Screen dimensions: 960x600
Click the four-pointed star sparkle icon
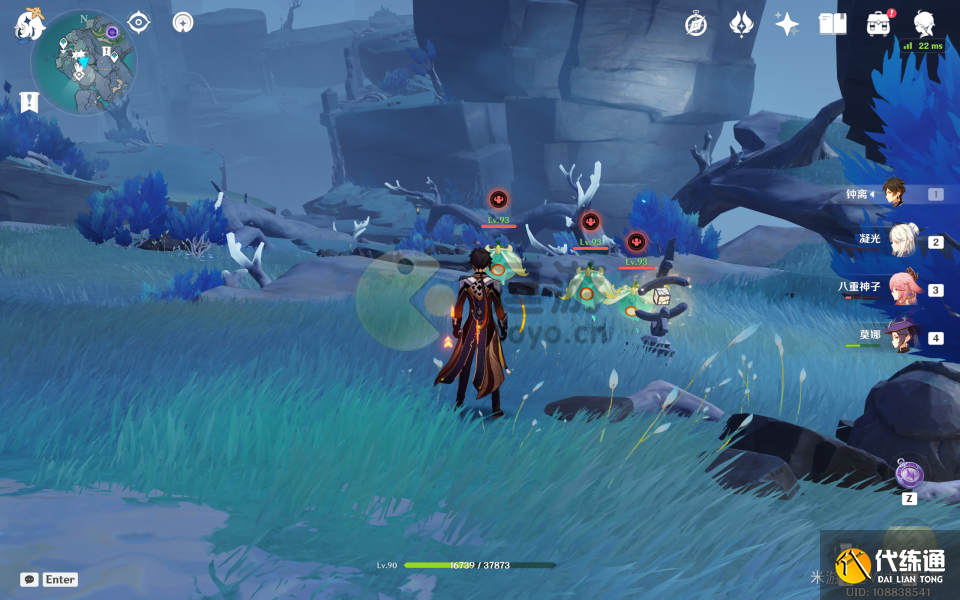[x=787, y=25]
